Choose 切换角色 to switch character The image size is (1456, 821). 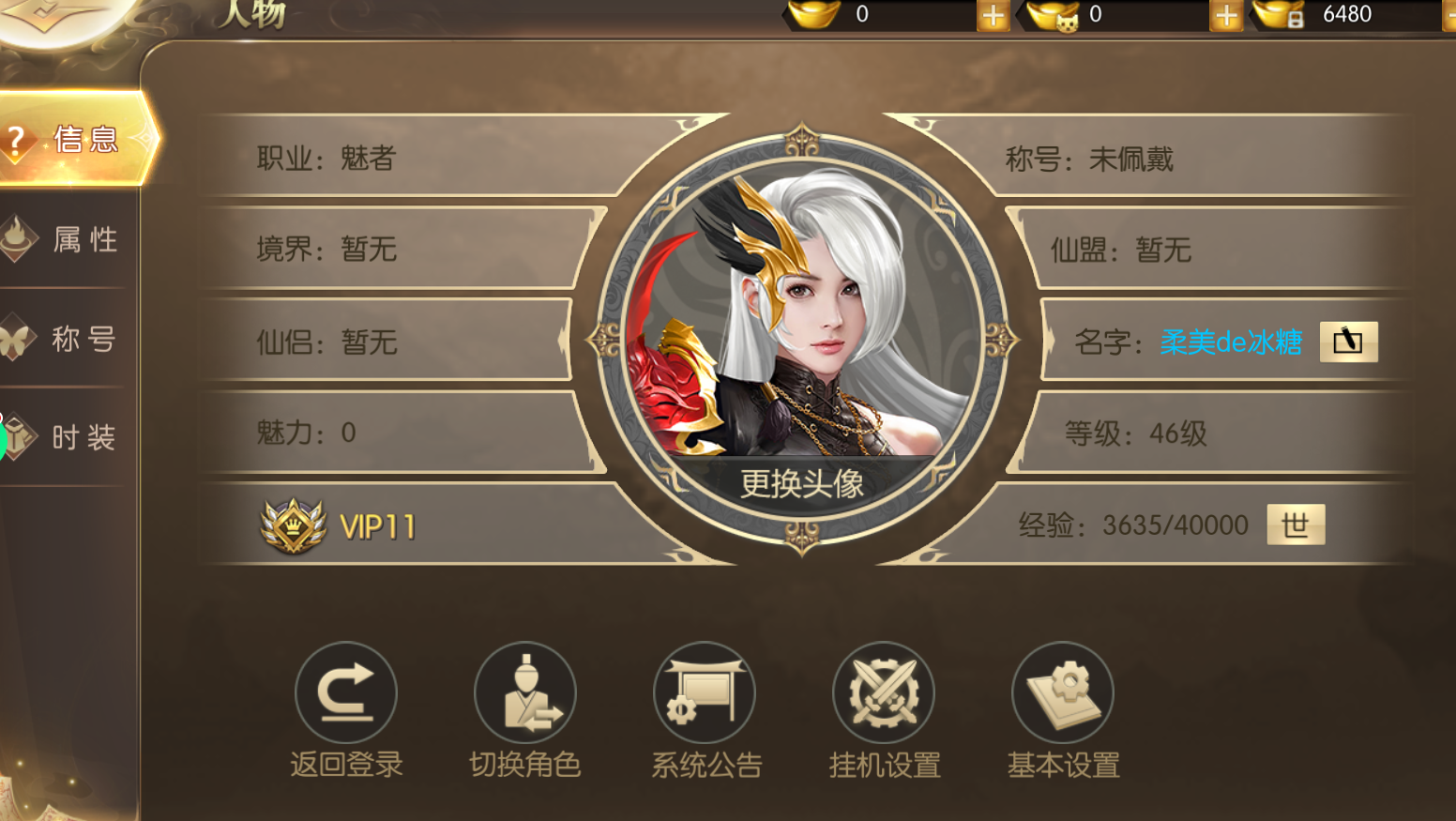click(x=525, y=694)
